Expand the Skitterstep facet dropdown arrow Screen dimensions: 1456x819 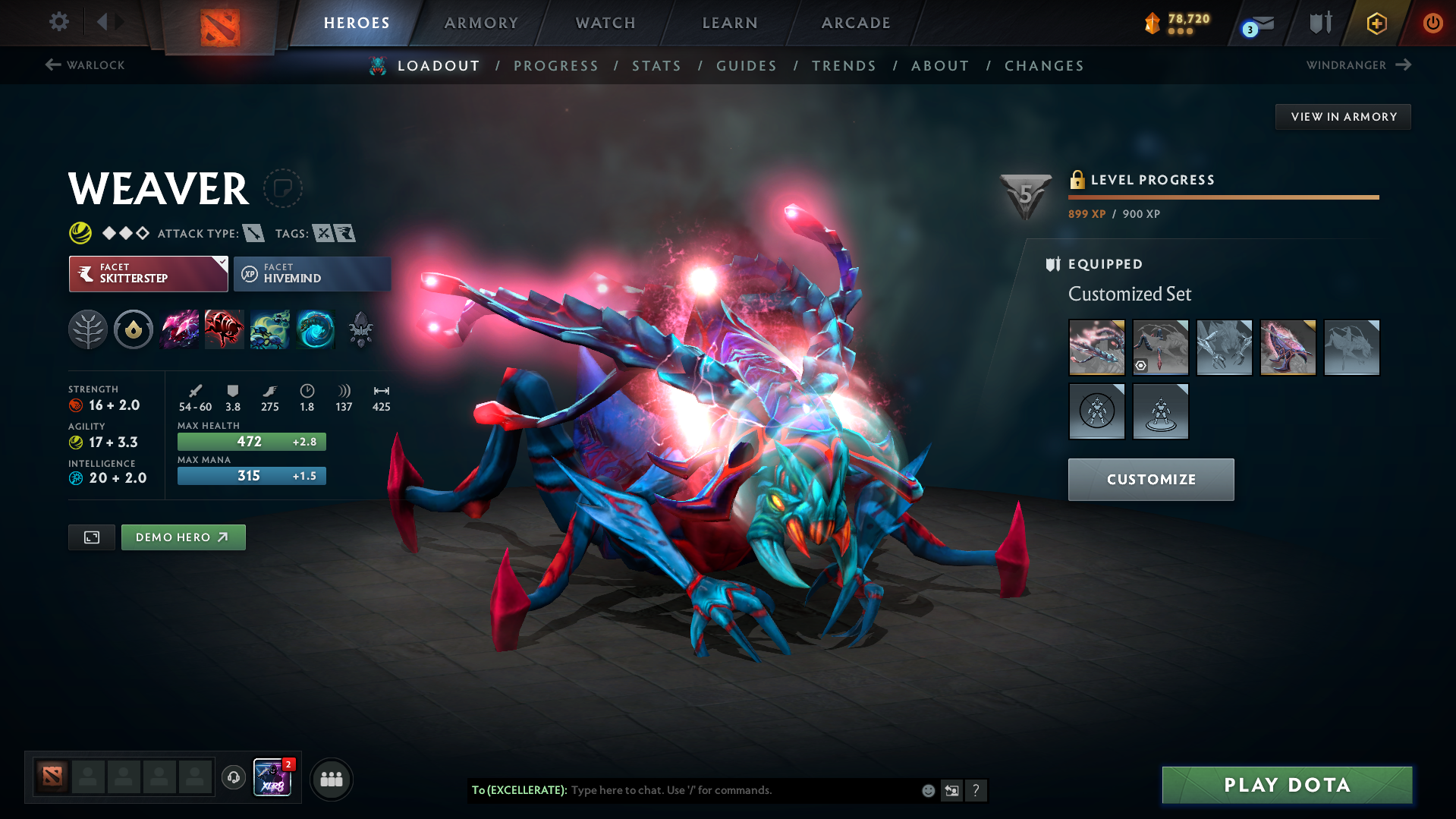221,264
